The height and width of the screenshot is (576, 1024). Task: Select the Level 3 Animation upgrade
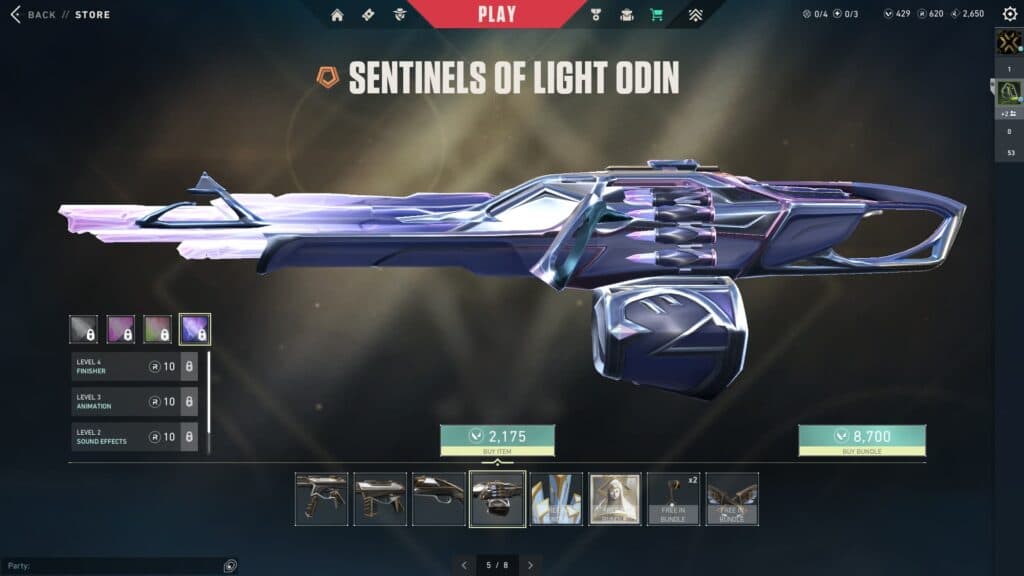(x=134, y=402)
